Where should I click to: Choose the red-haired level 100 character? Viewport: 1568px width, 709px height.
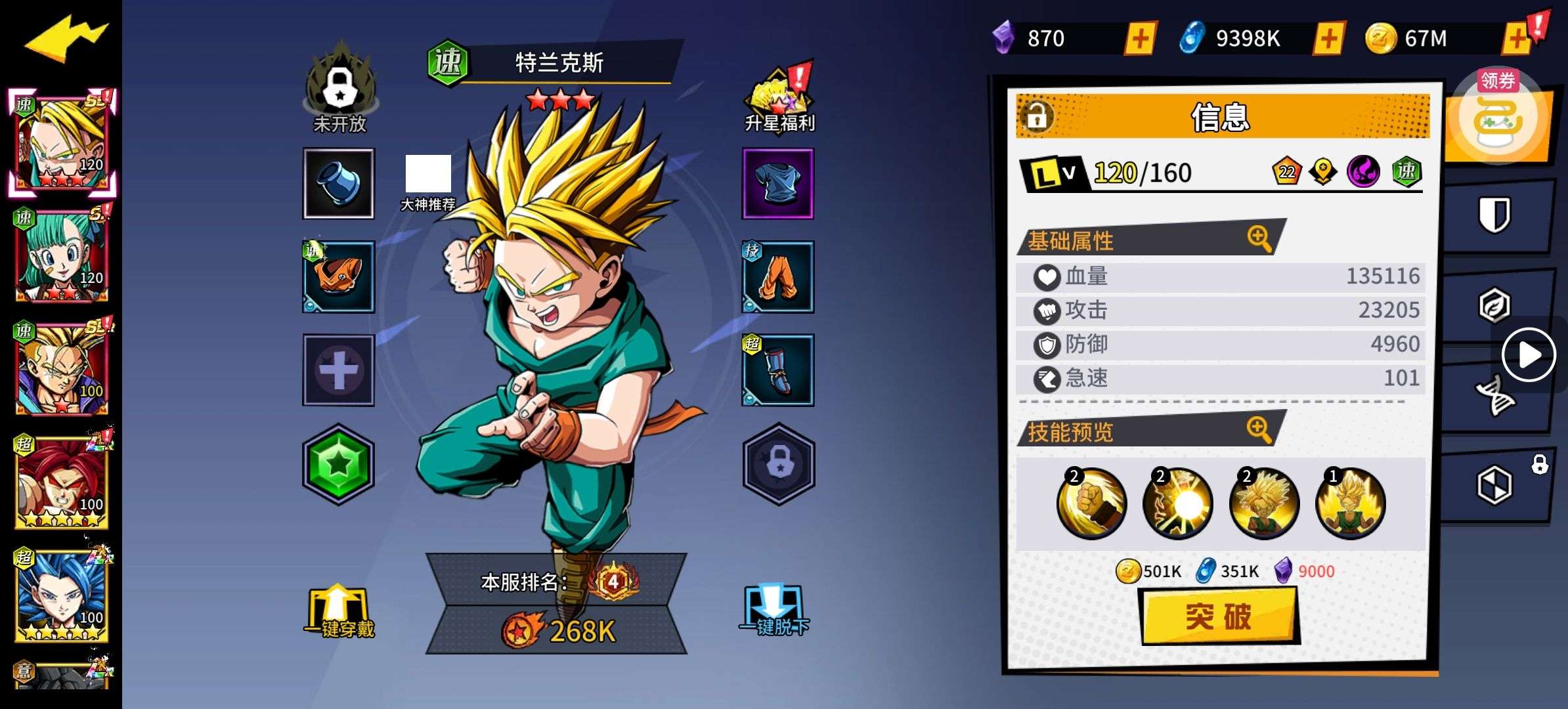coord(62,483)
